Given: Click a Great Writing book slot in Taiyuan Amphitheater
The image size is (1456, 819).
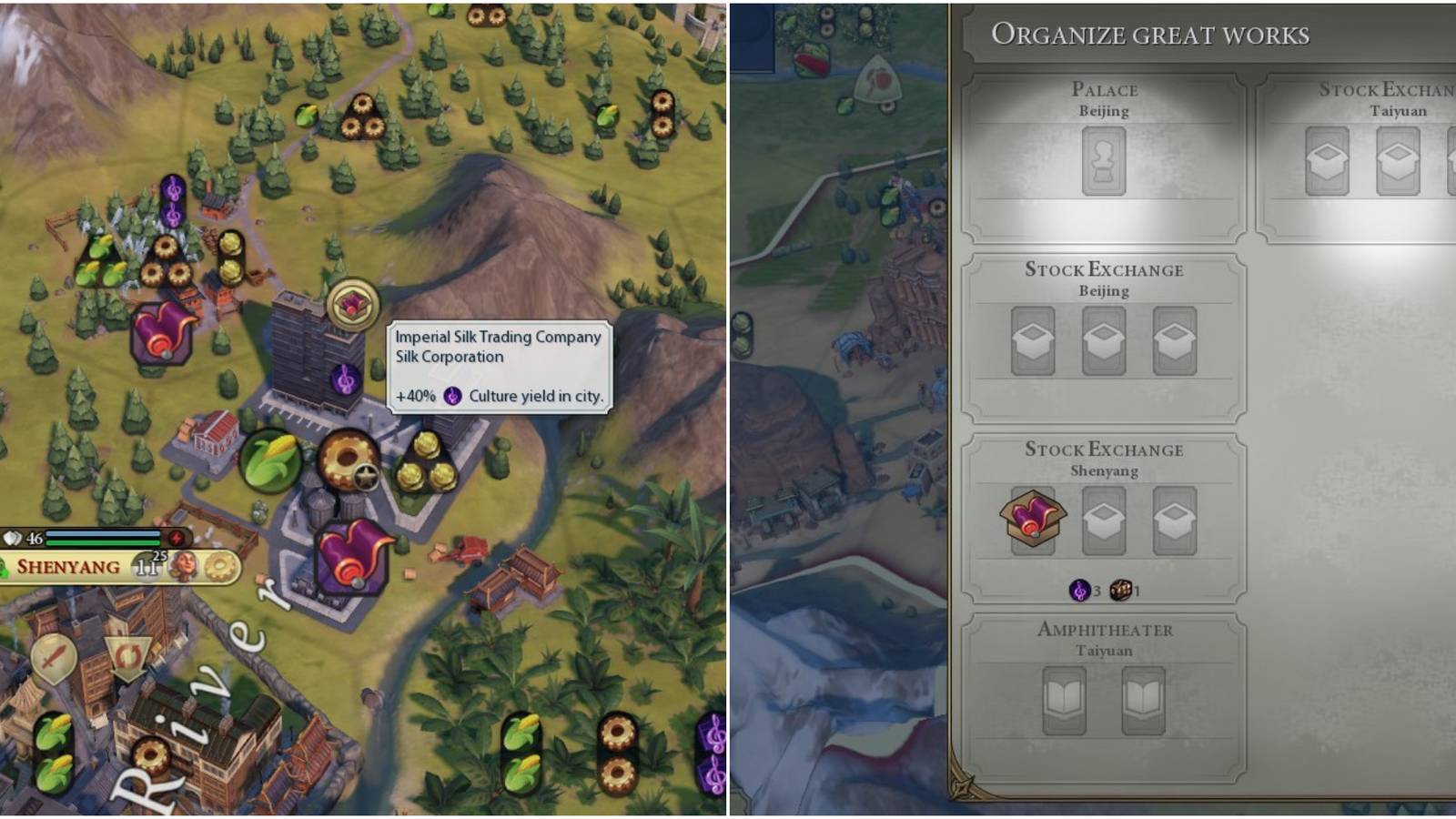Looking at the screenshot, I should pyautogui.click(x=1065, y=701).
